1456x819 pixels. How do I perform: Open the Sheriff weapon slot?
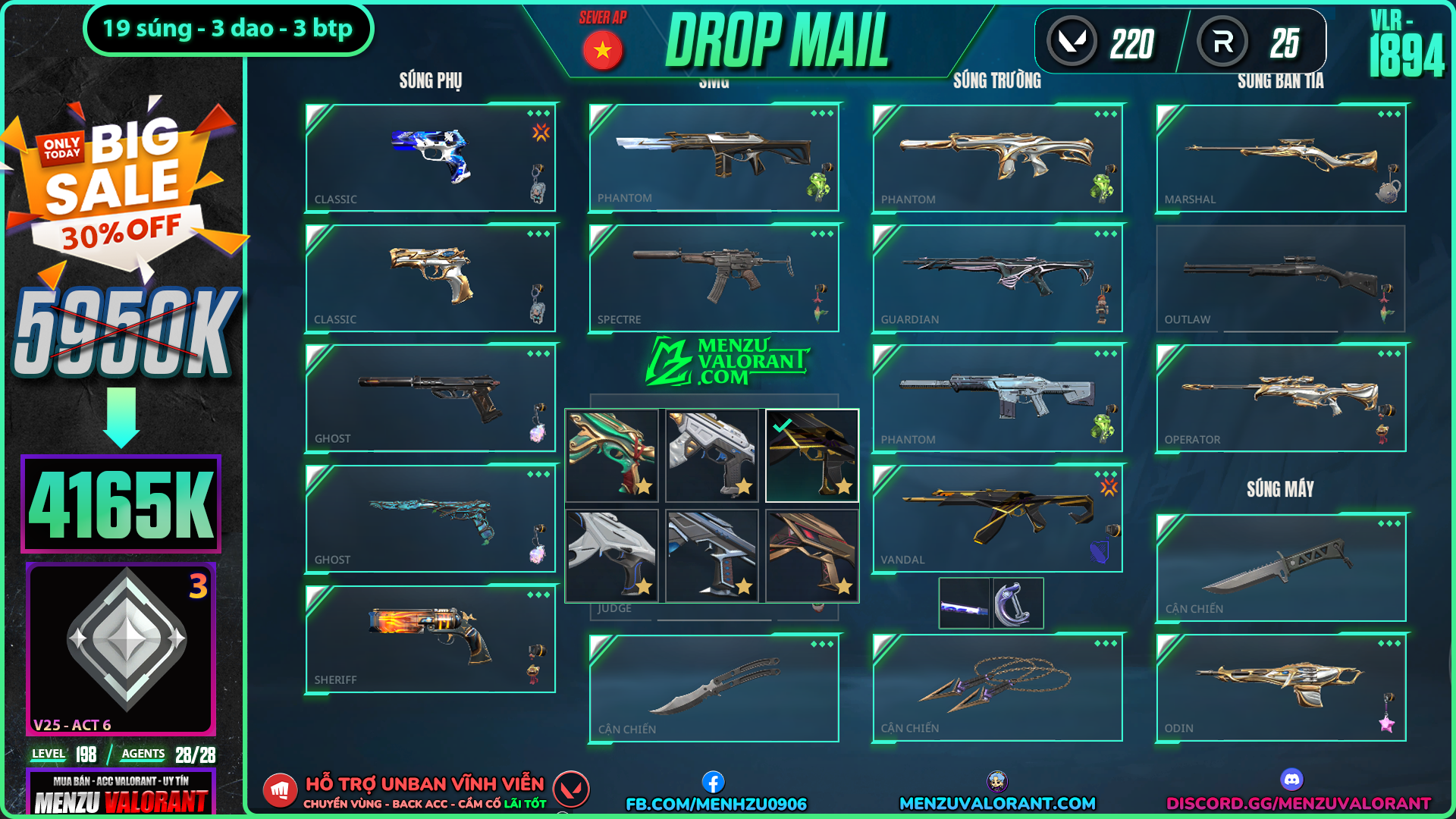tap(430, 639)
